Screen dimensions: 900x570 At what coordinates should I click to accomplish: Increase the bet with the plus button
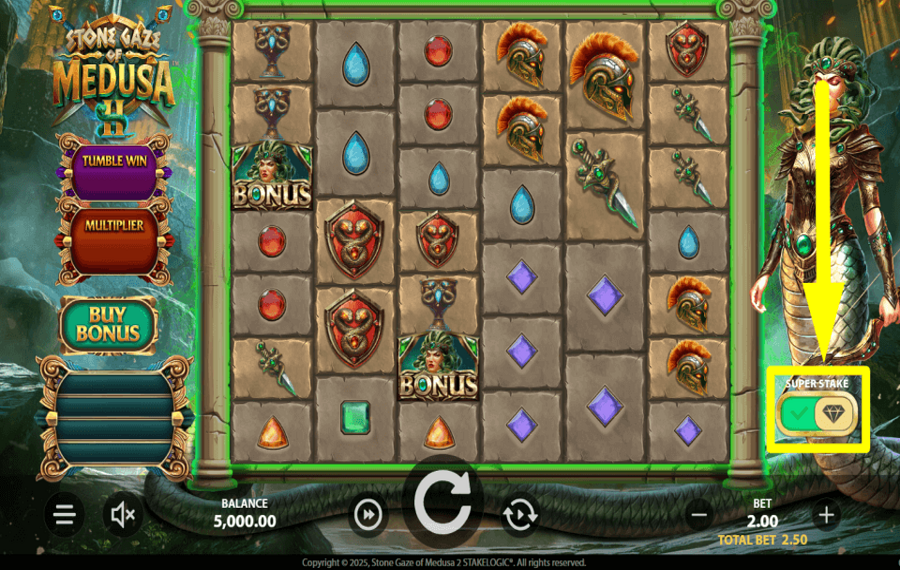826,515
